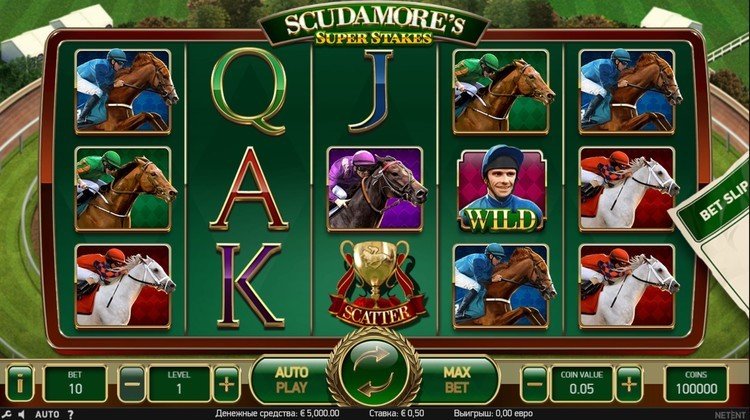Lower the coin value

point(535,383)
